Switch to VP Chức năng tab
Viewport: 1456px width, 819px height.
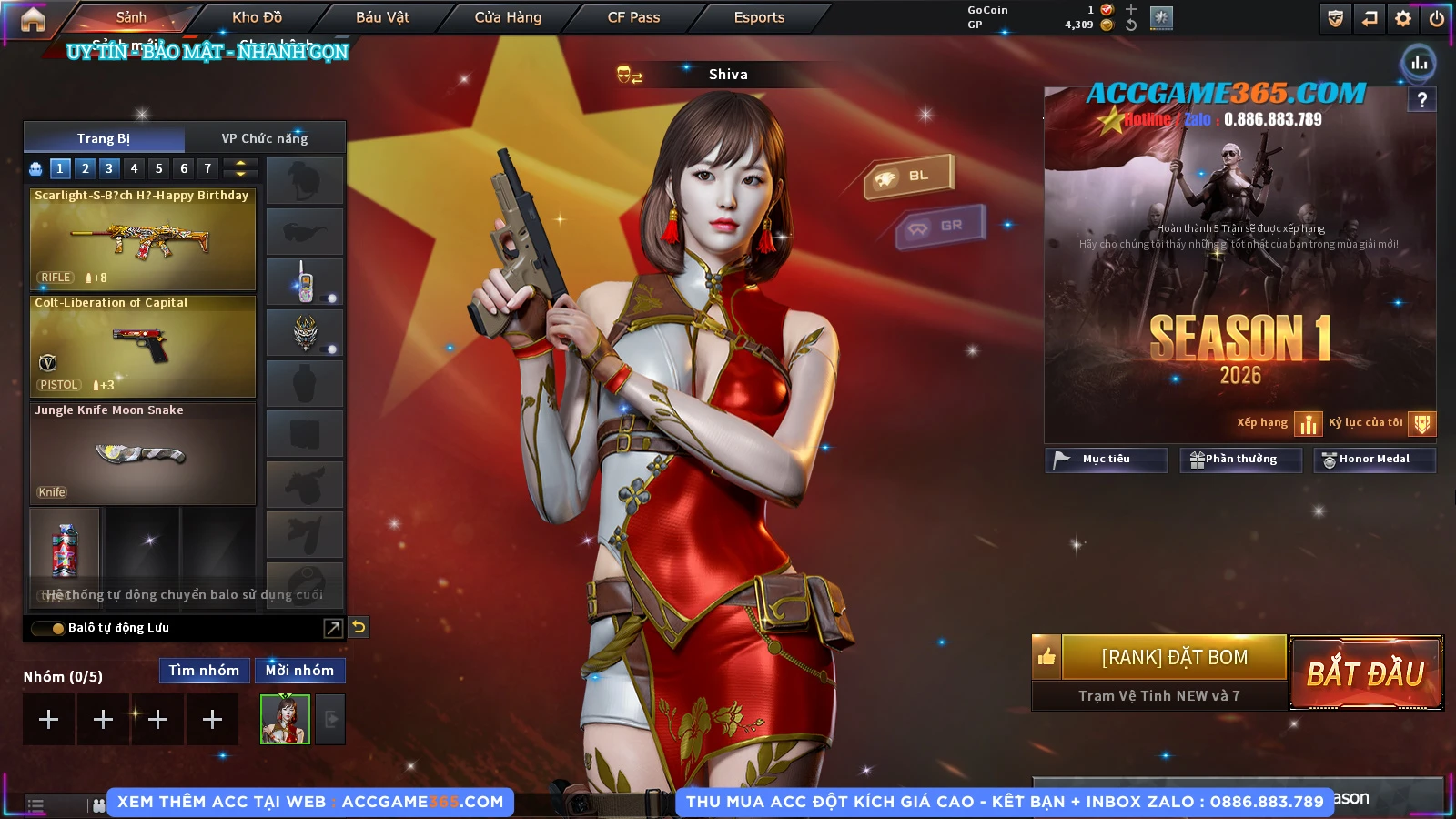(265, 138)
